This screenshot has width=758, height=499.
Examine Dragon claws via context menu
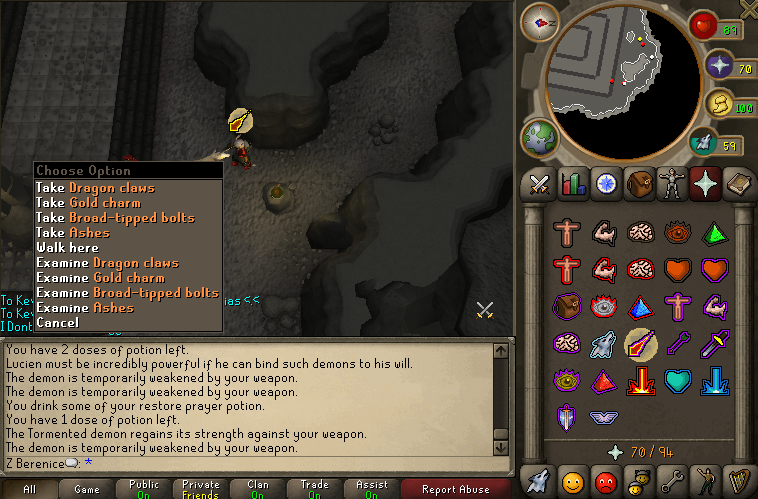107,262
